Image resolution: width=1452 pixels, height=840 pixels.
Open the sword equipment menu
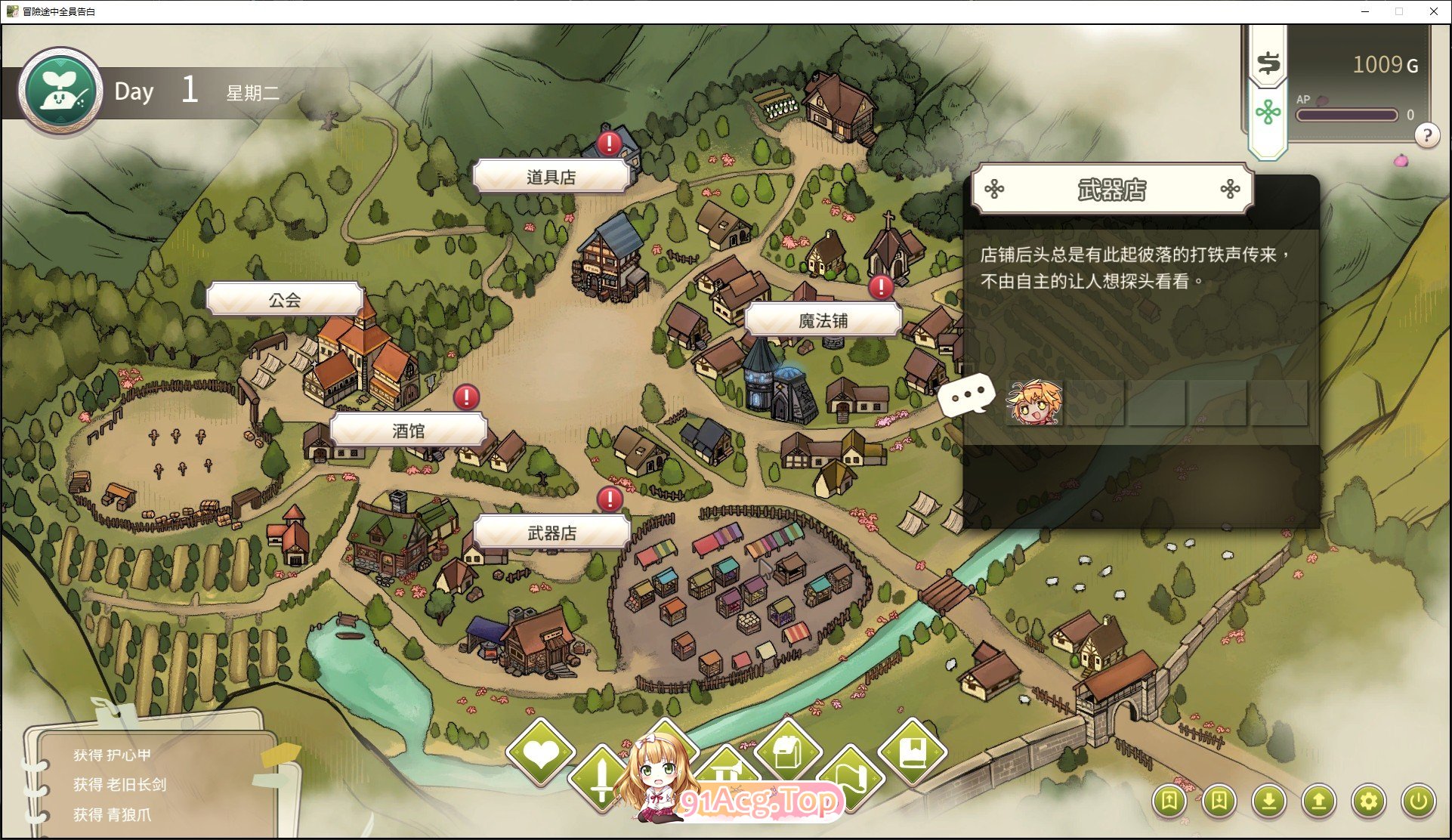601,778
